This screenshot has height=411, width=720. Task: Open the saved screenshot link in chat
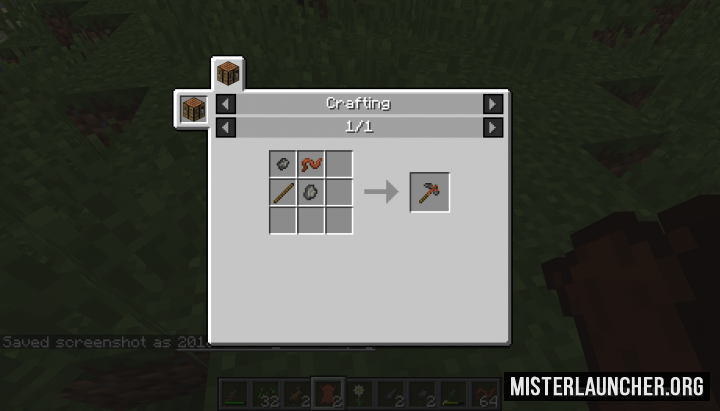pos(188,342)
